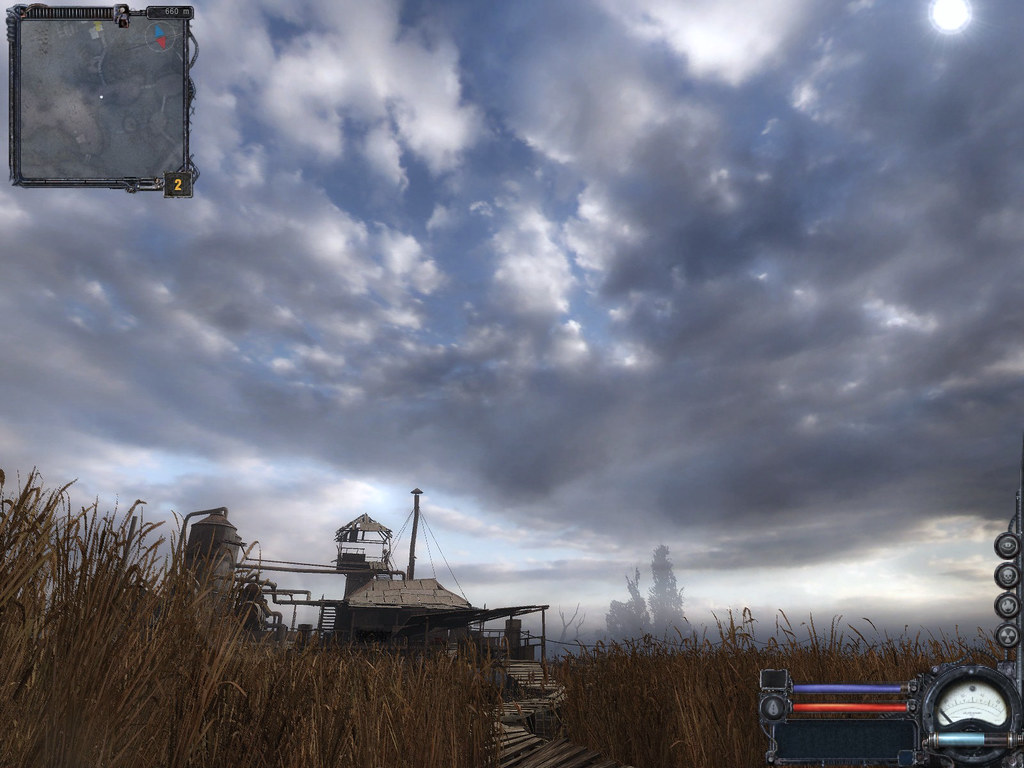Click the blue and red compass arrow
Image resolution: width=1024 pixels, height=768 pixels.
tap(159, 38)
